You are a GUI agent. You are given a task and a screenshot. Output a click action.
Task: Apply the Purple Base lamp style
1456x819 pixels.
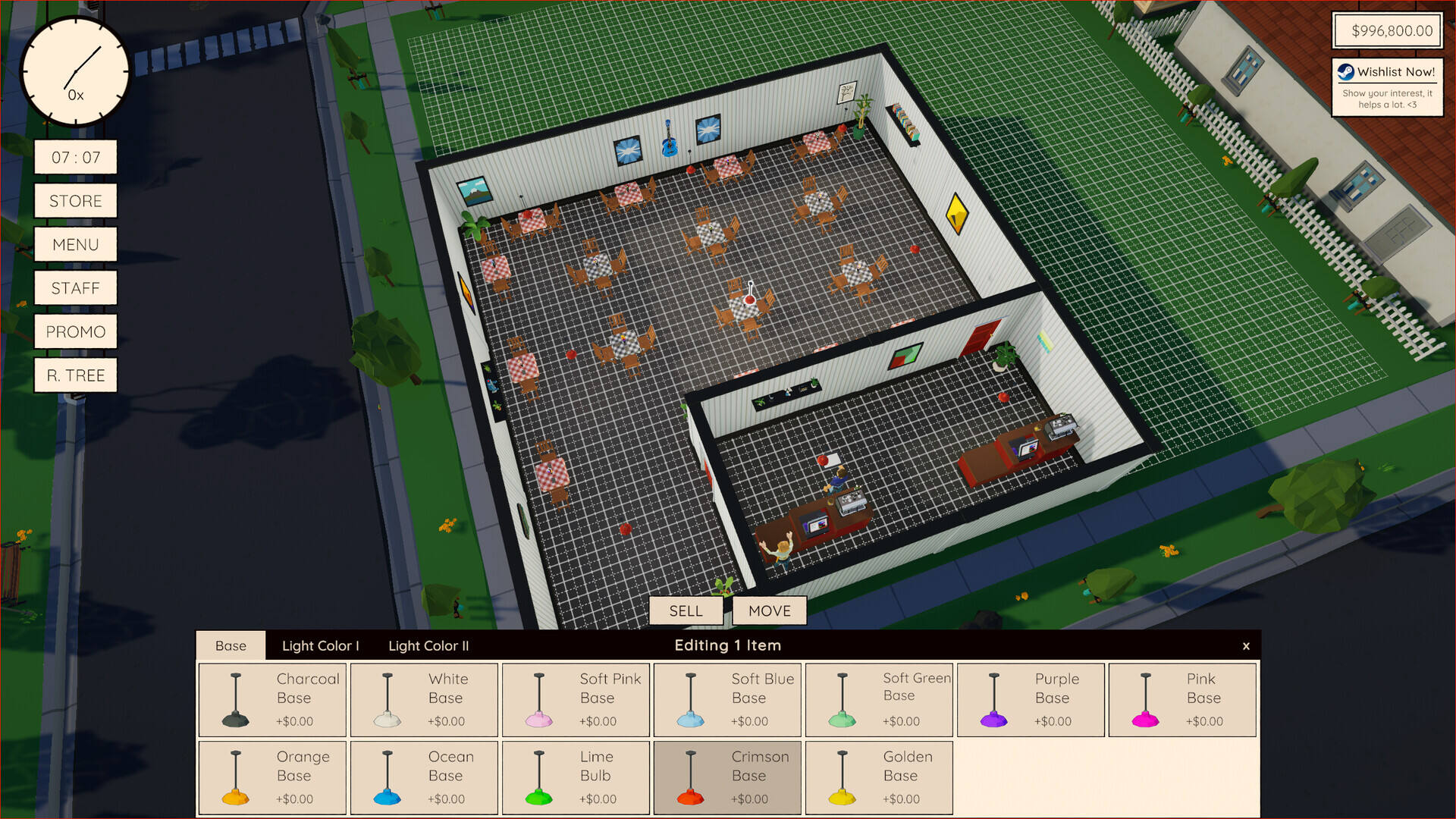1031,699
